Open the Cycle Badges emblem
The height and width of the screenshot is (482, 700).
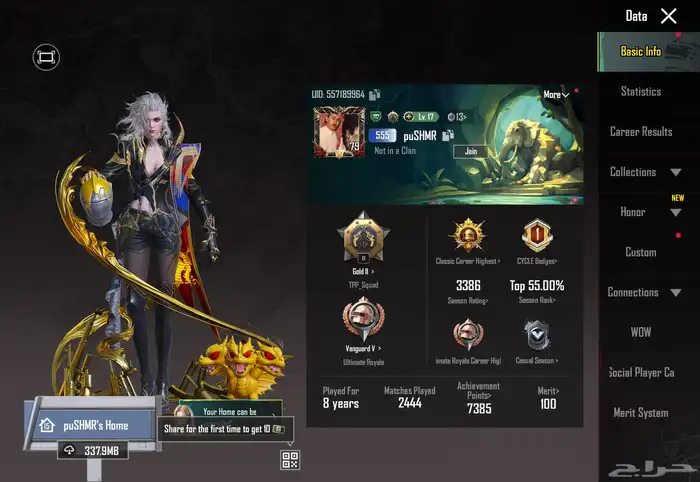538,237
